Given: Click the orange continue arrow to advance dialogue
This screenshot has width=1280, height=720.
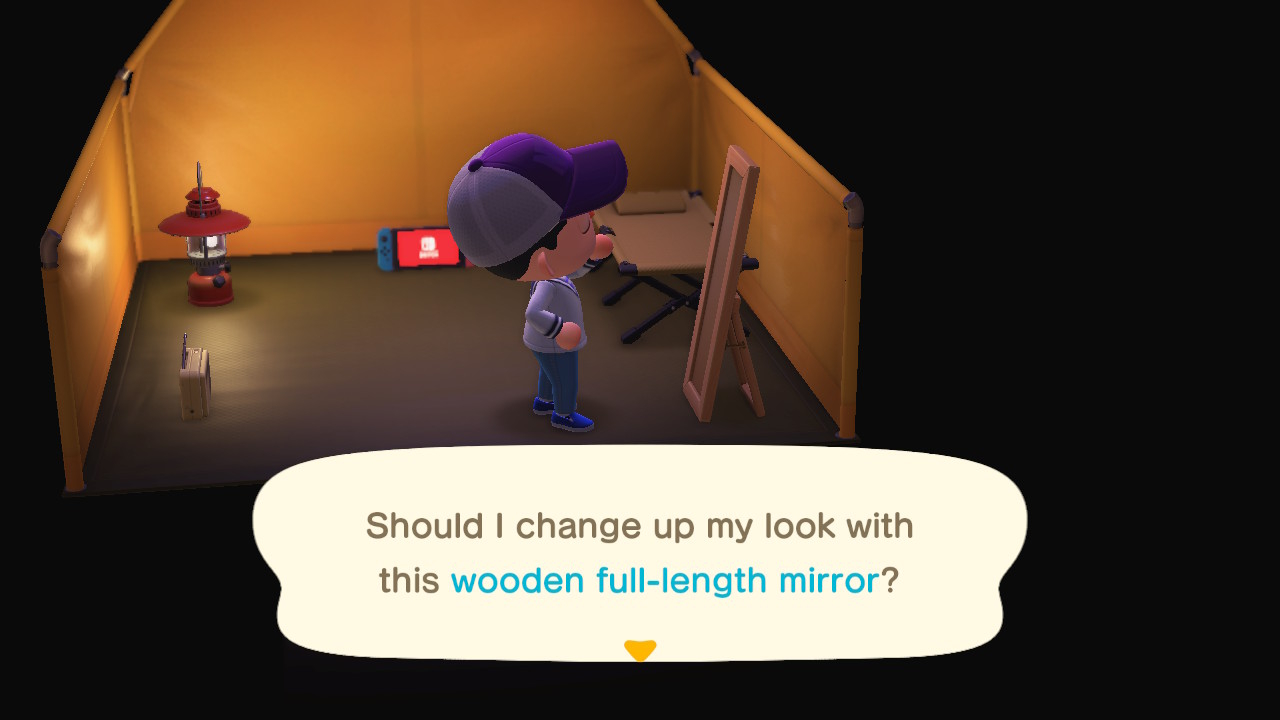Looking at the screenshot, I should (x=641, y=648).
